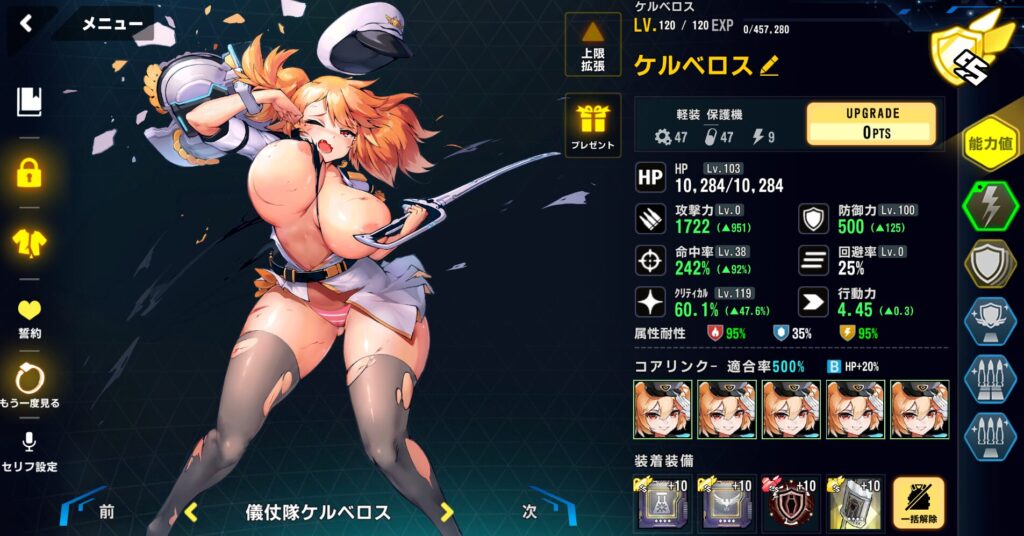Edit the name with the pencil icon
Image resolution: width=1024 pixels, height=536 pixels.
click(768, 66)
